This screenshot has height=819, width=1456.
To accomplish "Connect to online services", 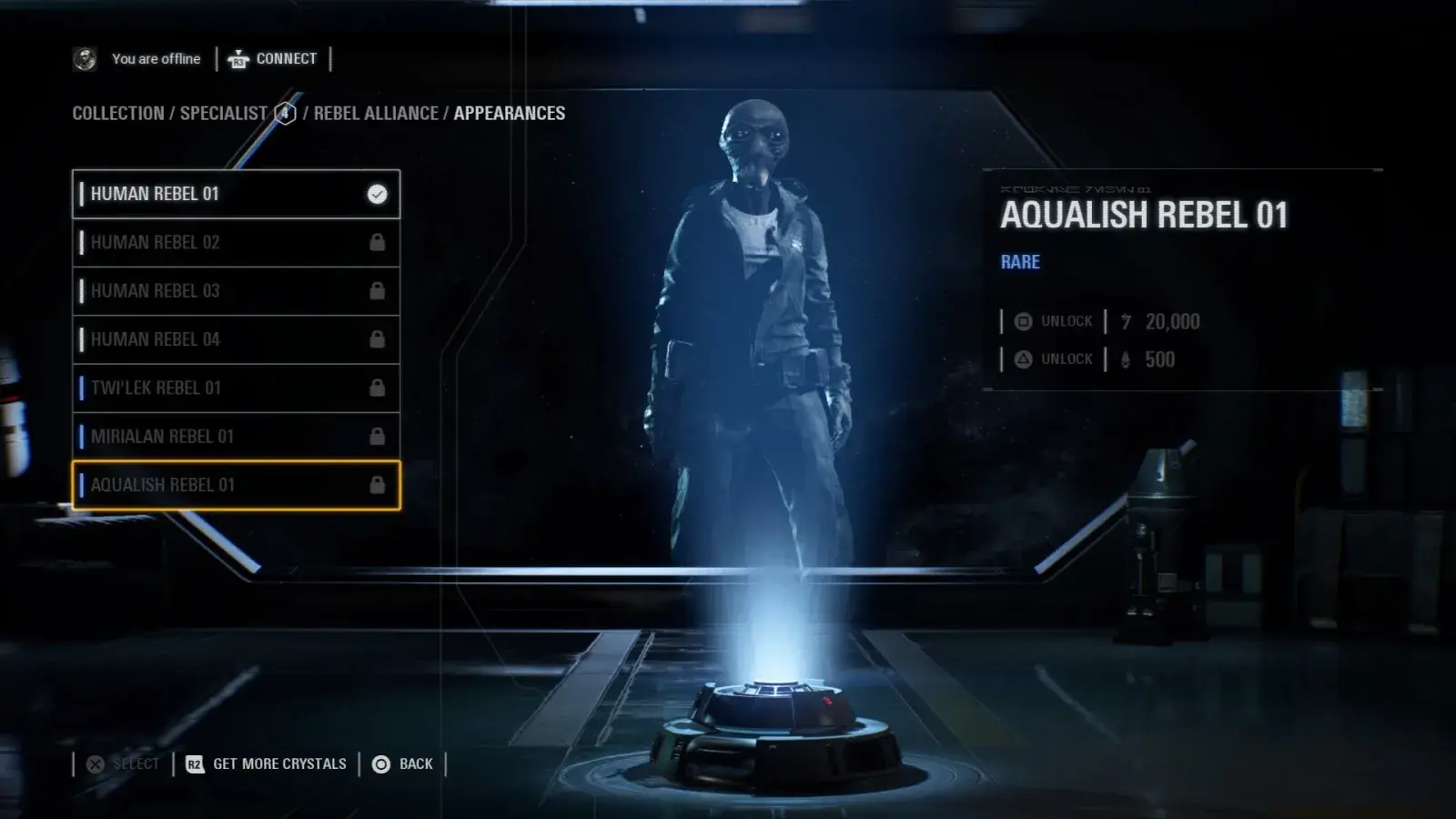I will 273,59.
